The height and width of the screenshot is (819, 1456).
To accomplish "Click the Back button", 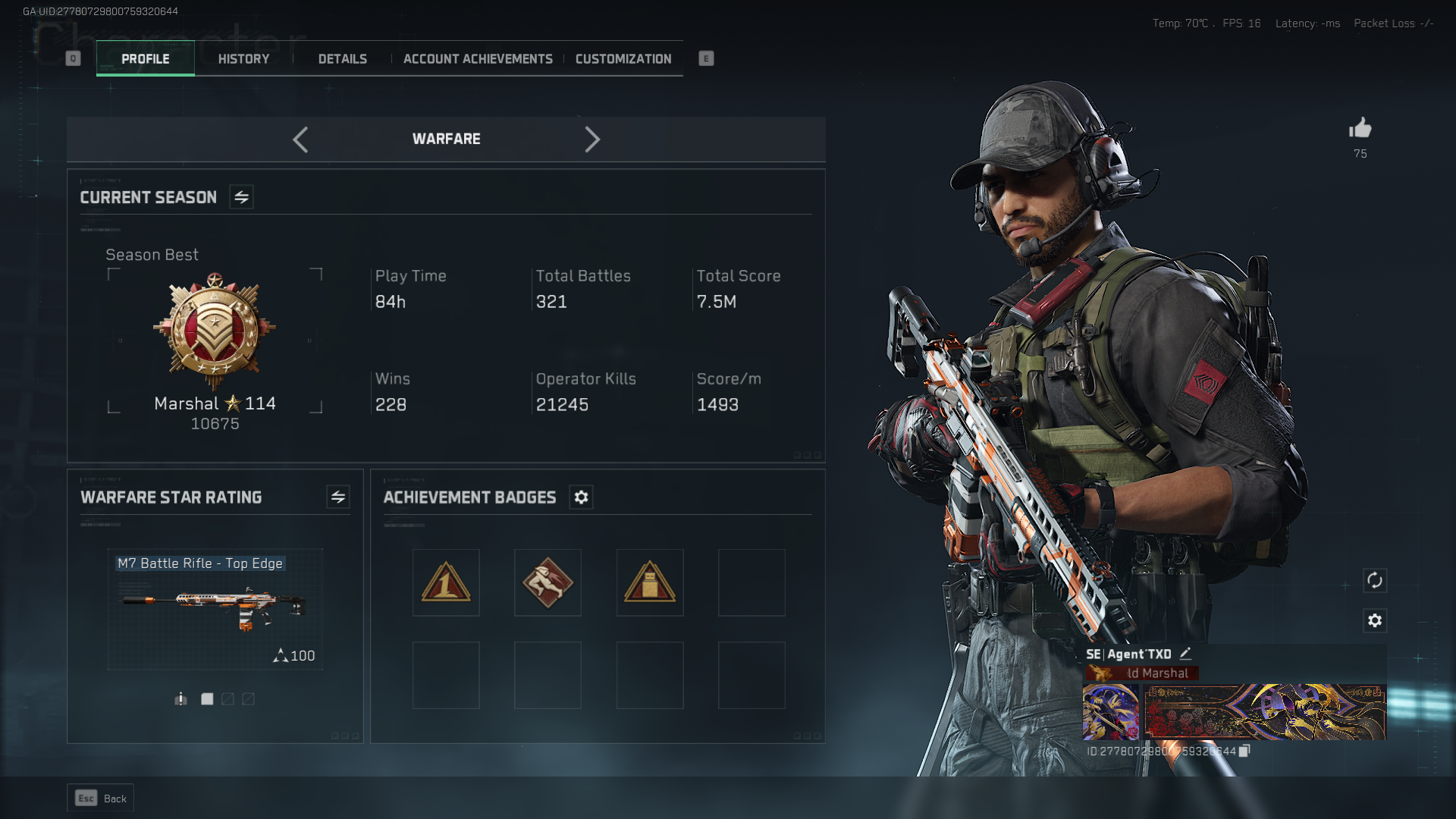I will point(101,799).
